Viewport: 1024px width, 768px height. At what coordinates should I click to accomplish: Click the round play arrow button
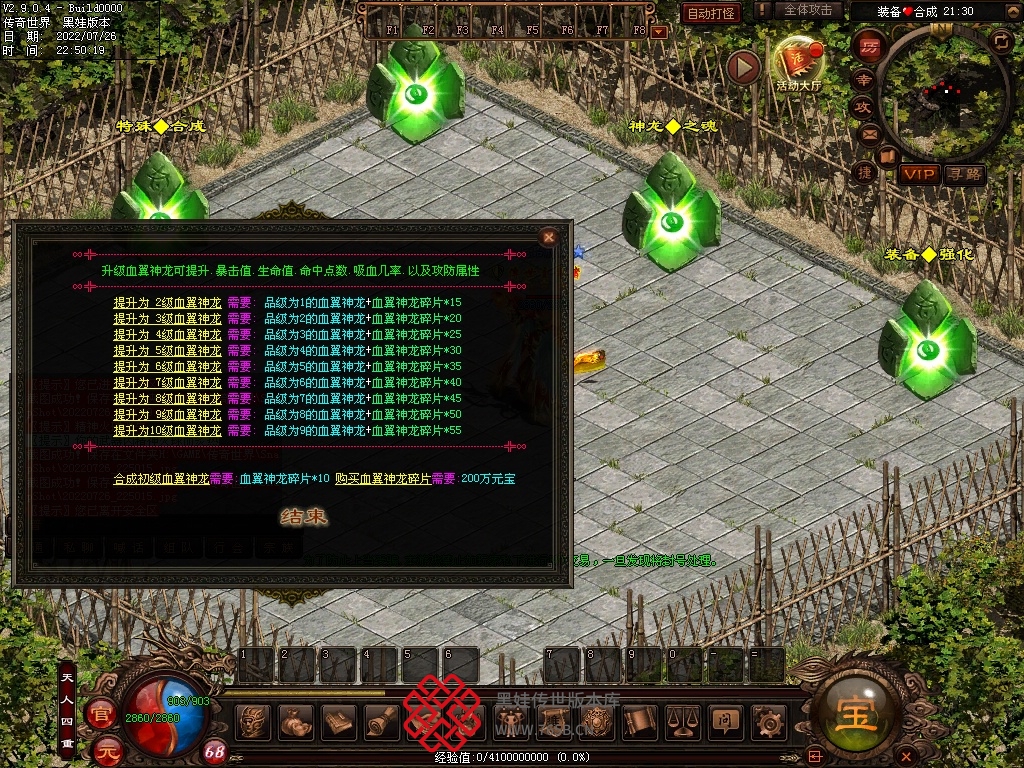(x=743, y=67)
